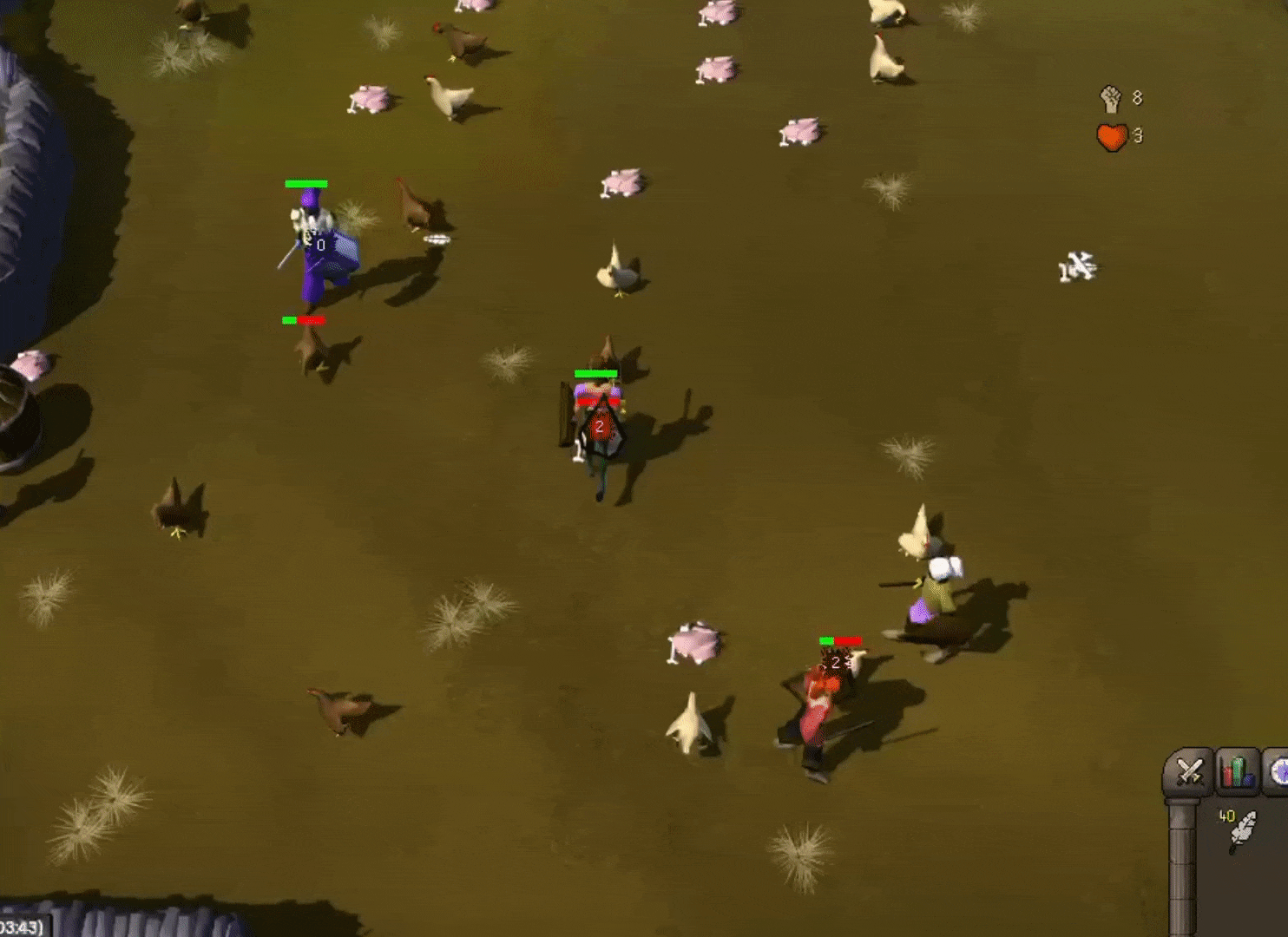The image size is (1288, 937).
Task: Click the red hitsplat showing 2 on the fighter
Action: 599,425
